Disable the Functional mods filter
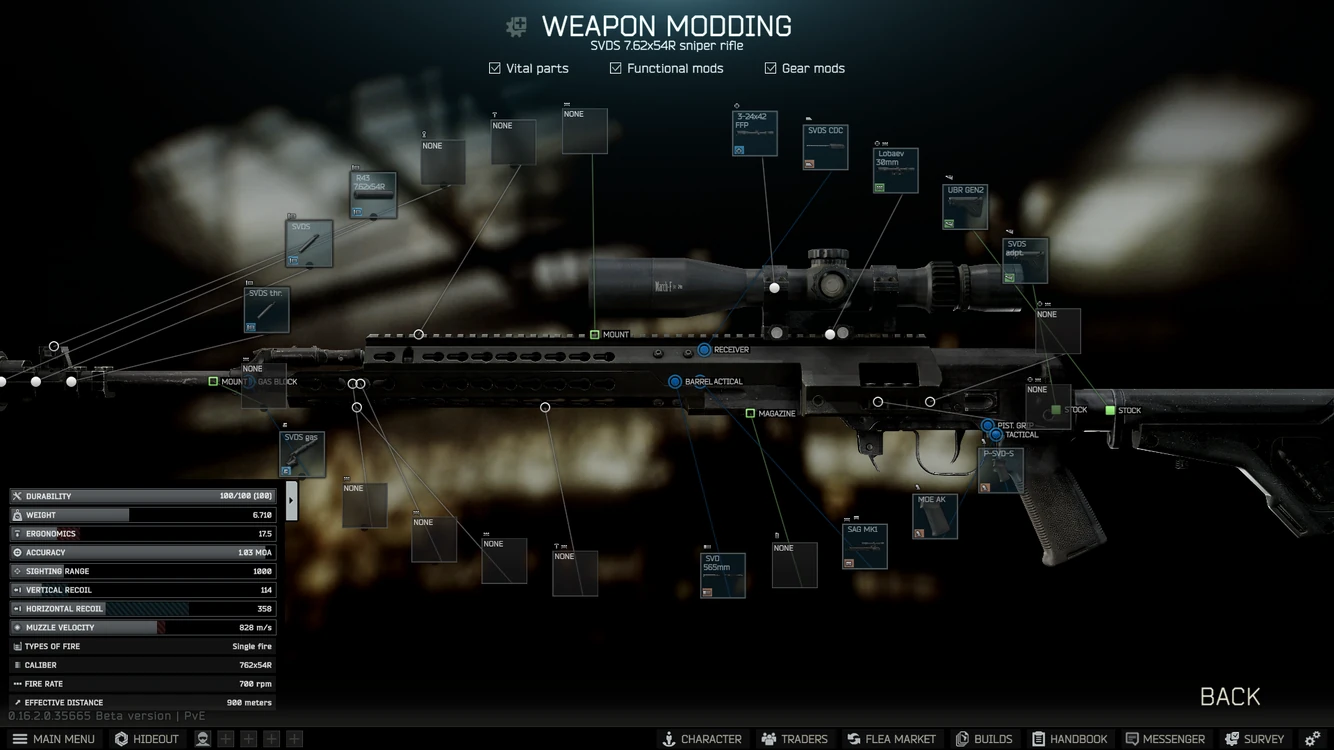This screenshot has height=750, width=1334. tap(614, 68)
